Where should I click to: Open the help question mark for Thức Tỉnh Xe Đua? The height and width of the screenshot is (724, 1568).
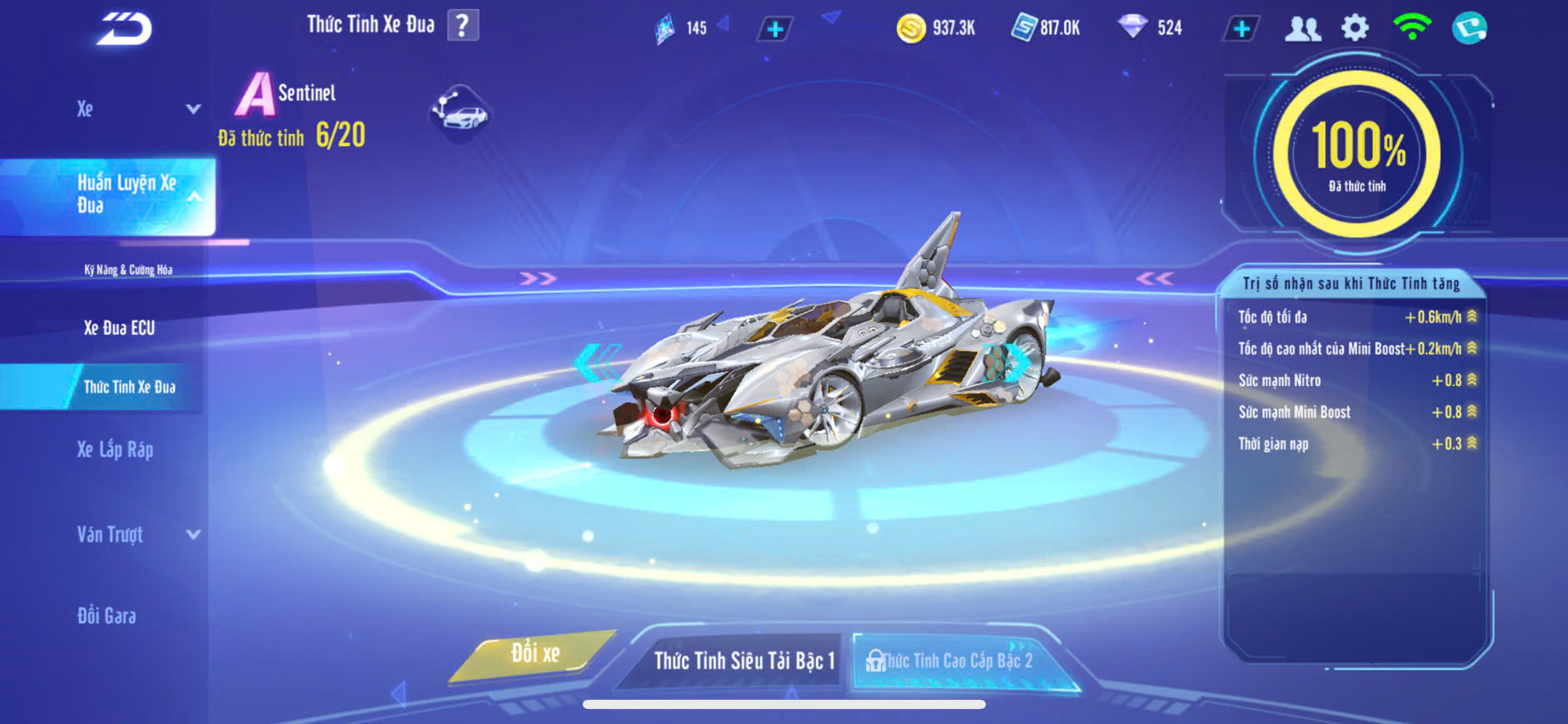coord(463,25)
